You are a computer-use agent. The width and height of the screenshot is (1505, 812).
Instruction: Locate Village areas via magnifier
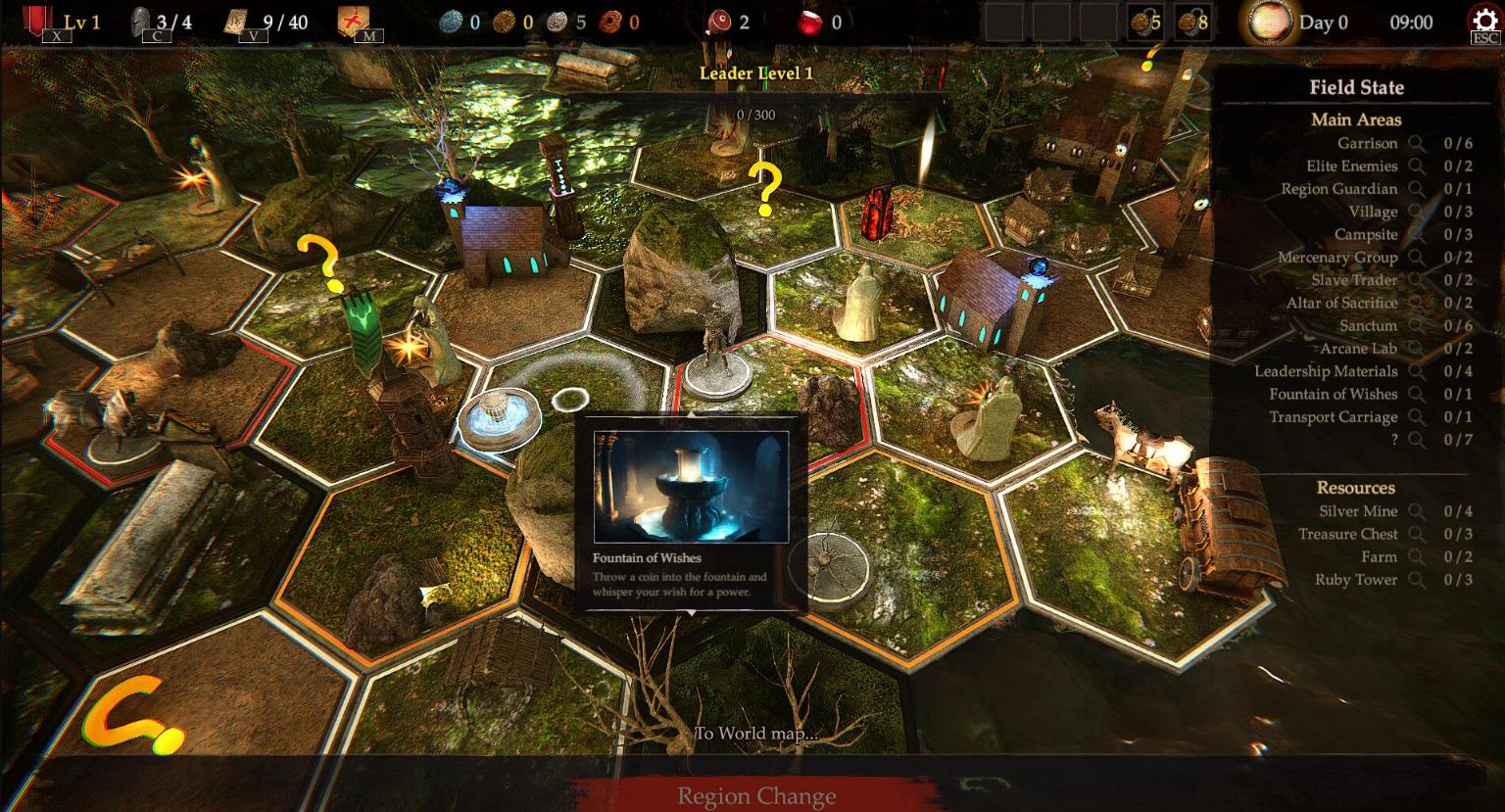coord(1417,212)
